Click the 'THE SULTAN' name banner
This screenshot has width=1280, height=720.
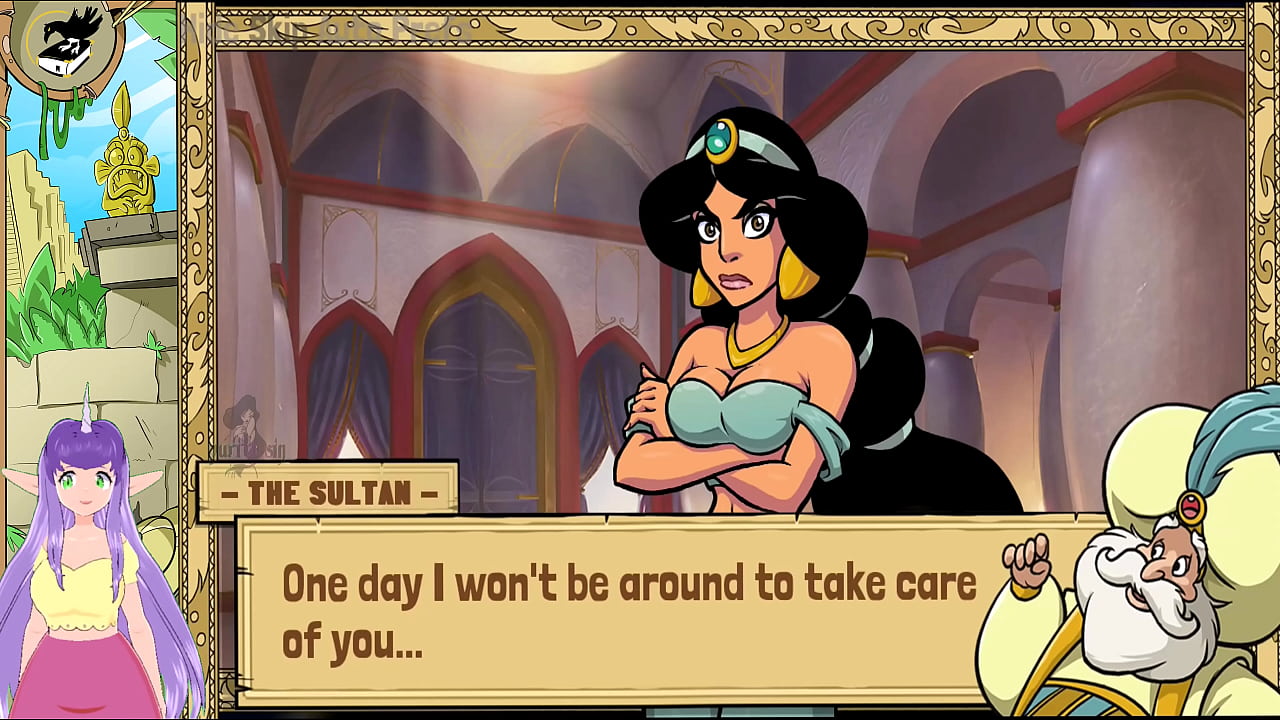click(x=330, y=492)
